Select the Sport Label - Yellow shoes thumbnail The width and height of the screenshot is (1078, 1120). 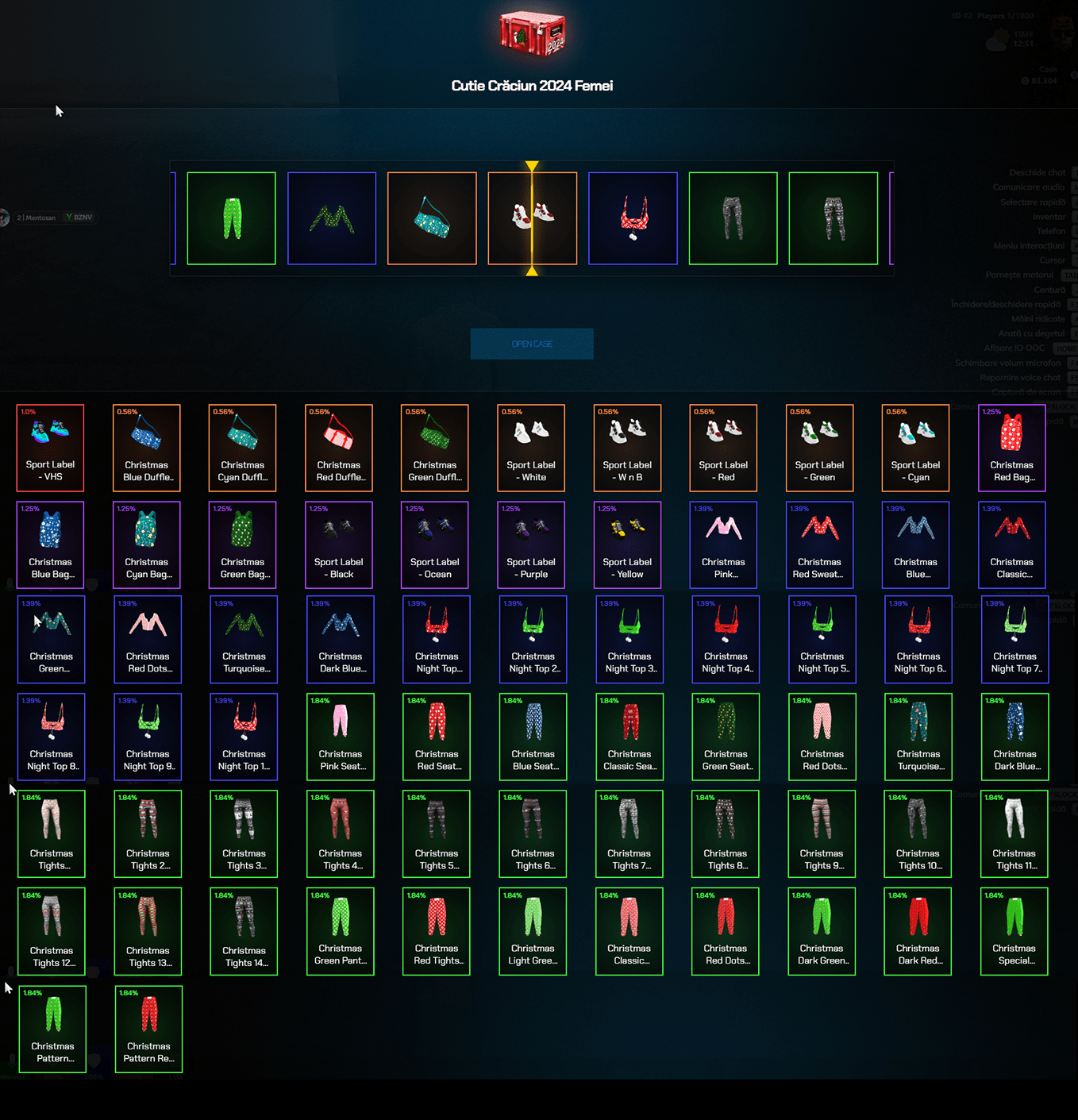coord(627,545)
